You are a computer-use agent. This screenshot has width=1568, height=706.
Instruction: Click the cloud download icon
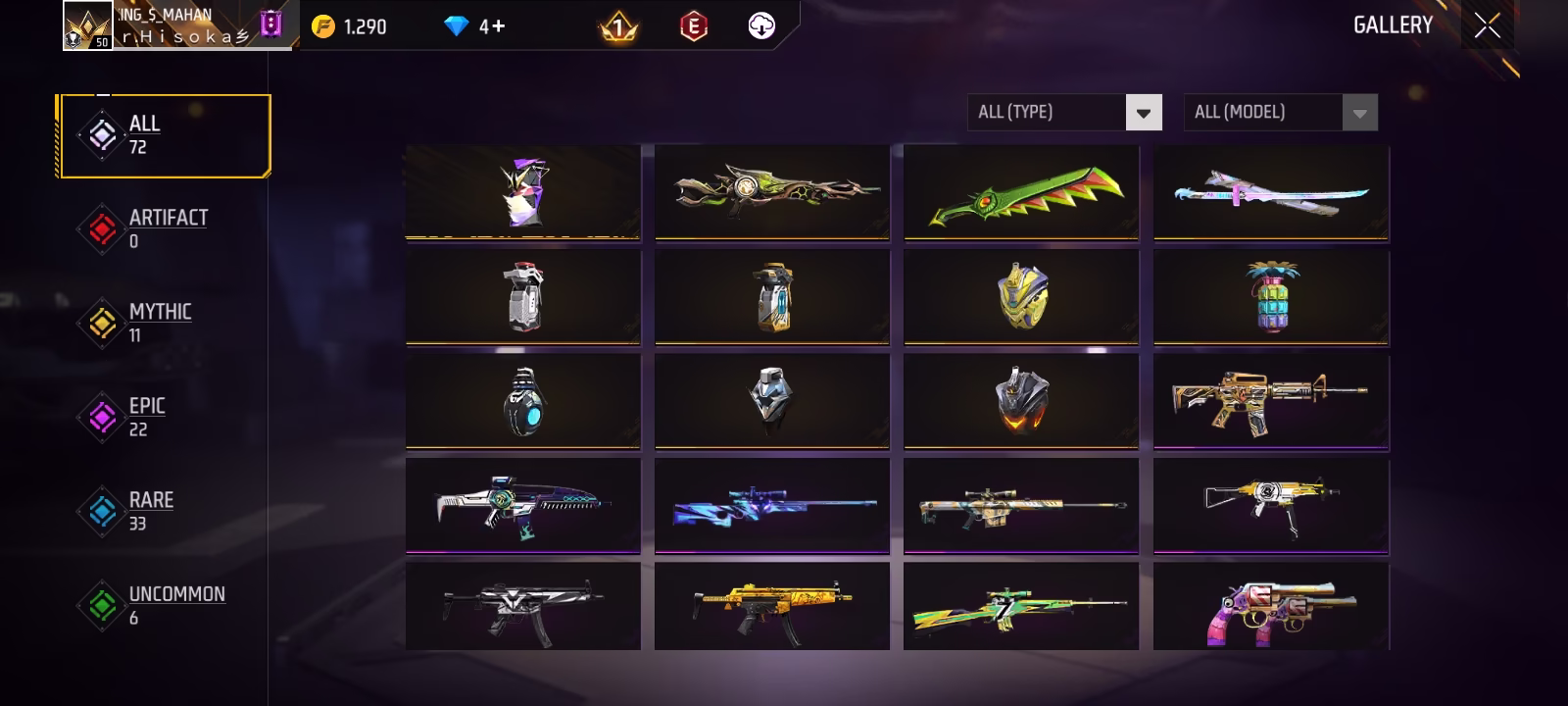coord(761,26)
